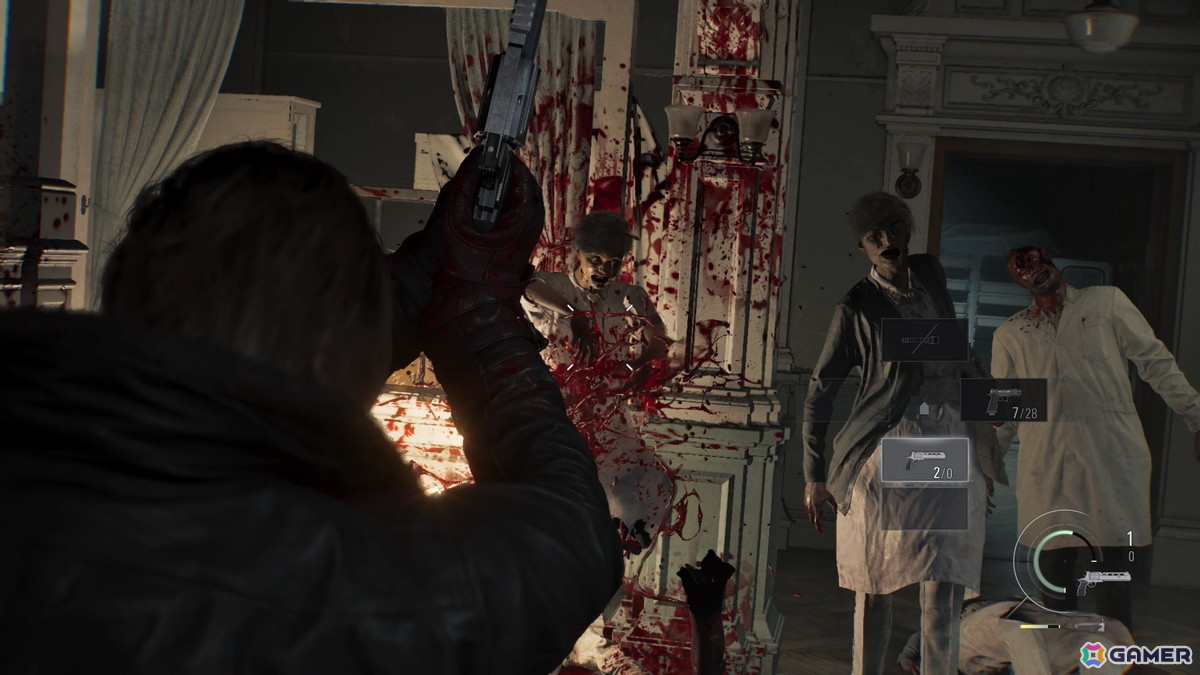Choose the highlighted revolver slot showing 2/0
The width and height of the screenshot is (1200, 675).
(924, 459)
